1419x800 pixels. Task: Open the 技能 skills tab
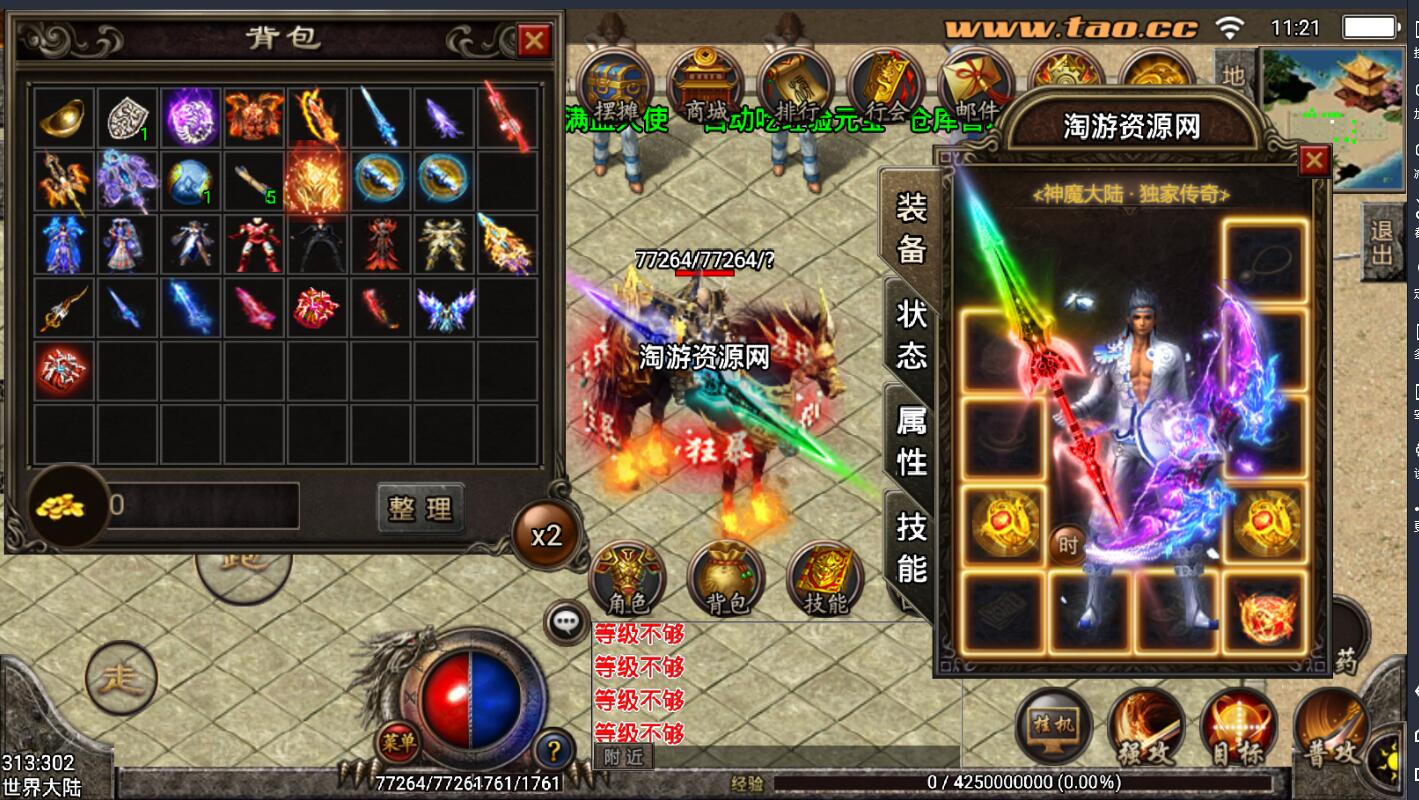click(x=911, y=546)
